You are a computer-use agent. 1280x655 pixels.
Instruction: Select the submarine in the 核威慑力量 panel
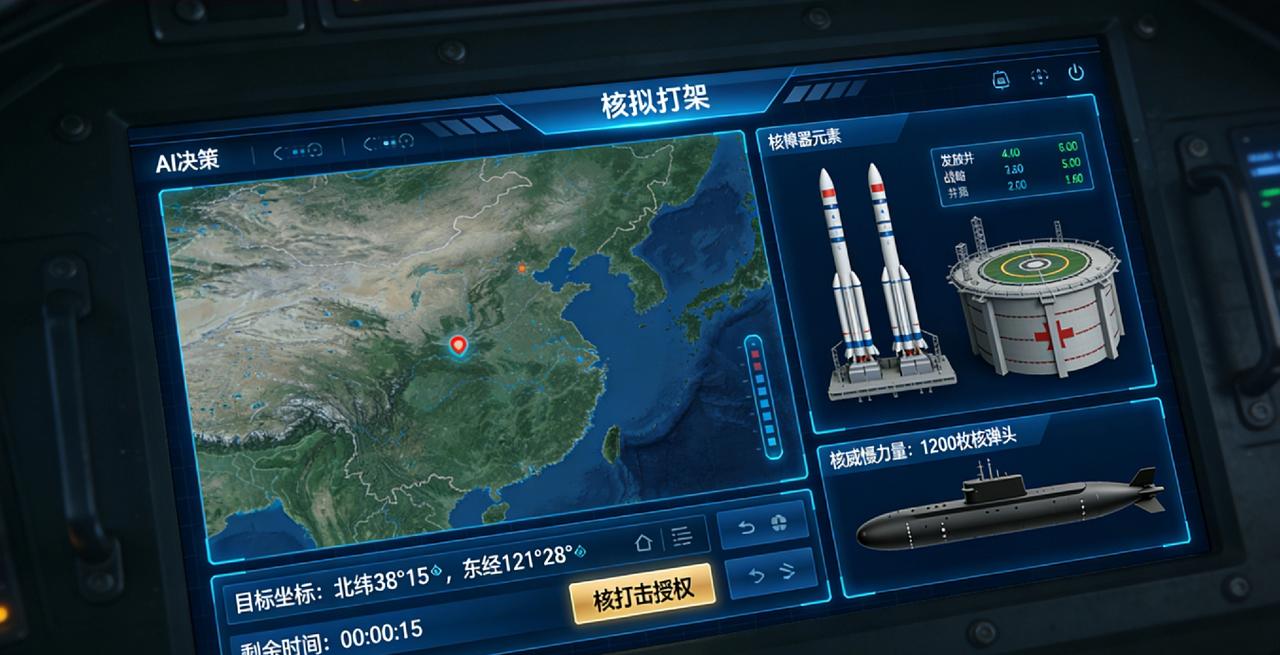[x=1010, y=512]
